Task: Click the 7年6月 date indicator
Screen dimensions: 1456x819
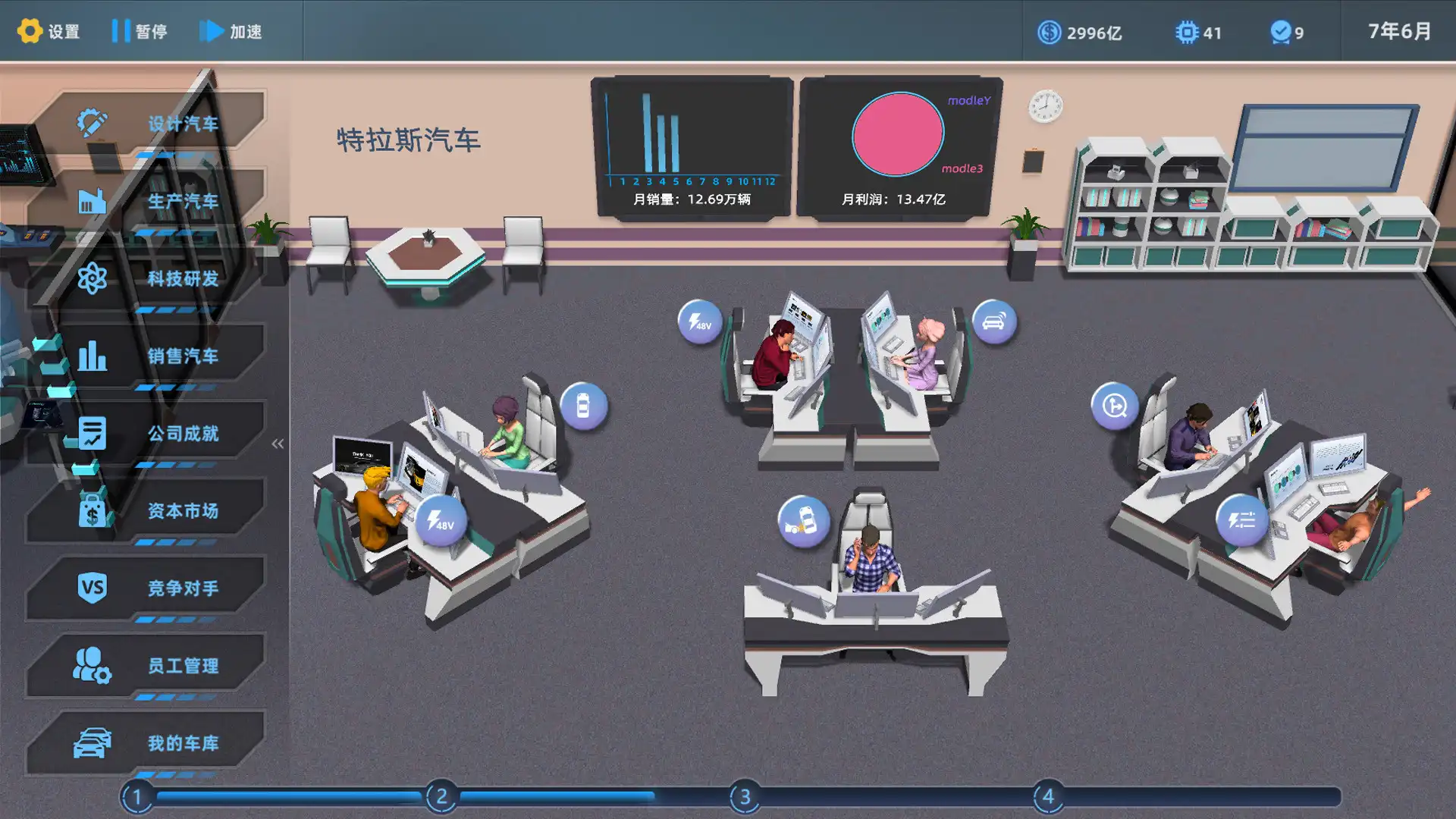Action: [1399, 31]
